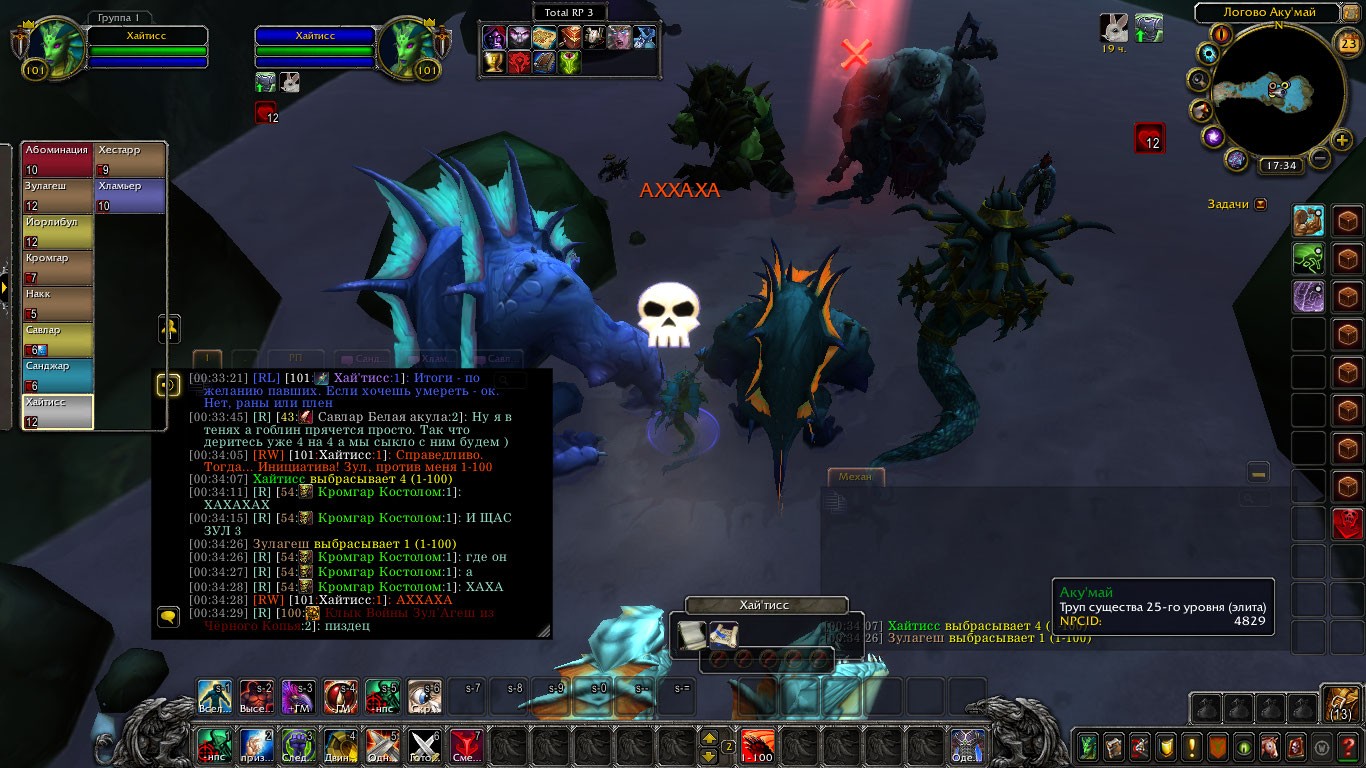Click the red eye minimap addon button
The width and height of the screenshot is (1366, 768).
1221,34
